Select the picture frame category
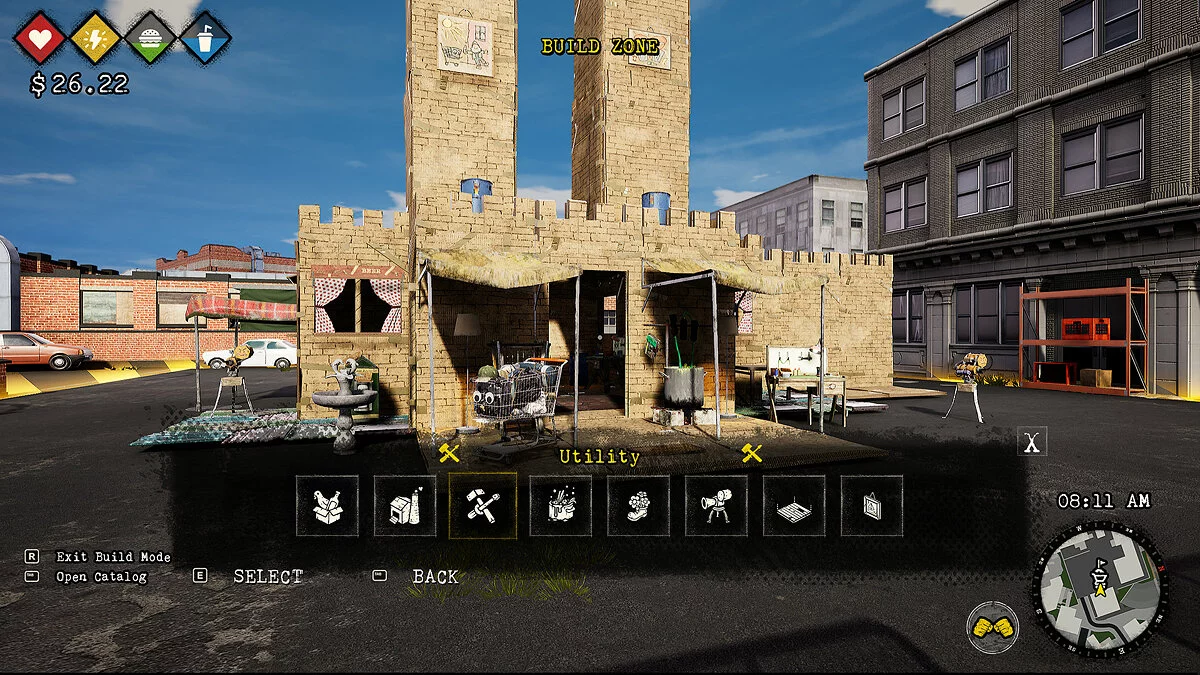 tap(872, 506)
